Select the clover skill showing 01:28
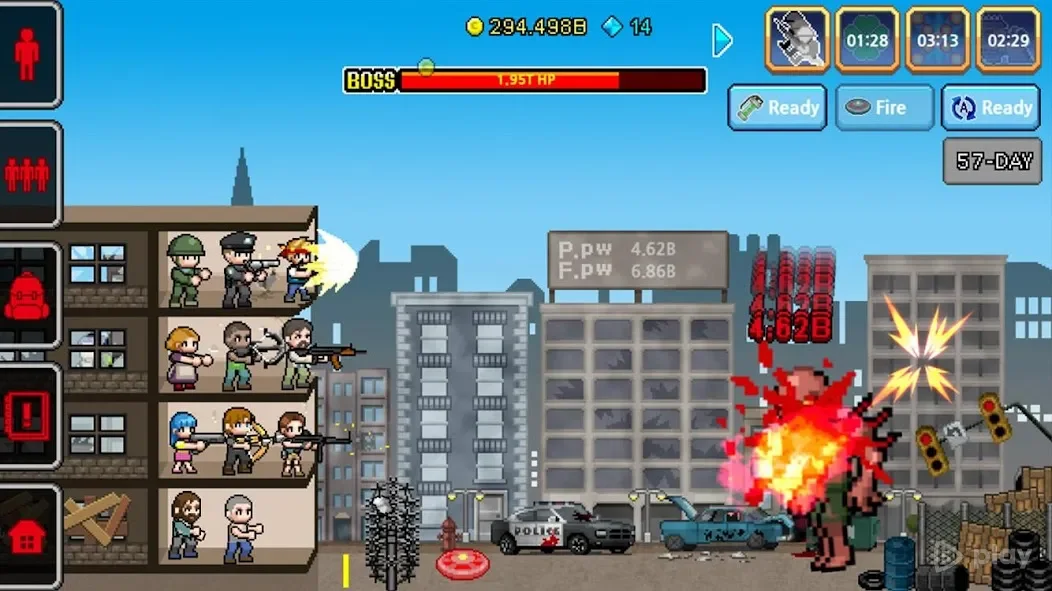 (x=867, y=40)
